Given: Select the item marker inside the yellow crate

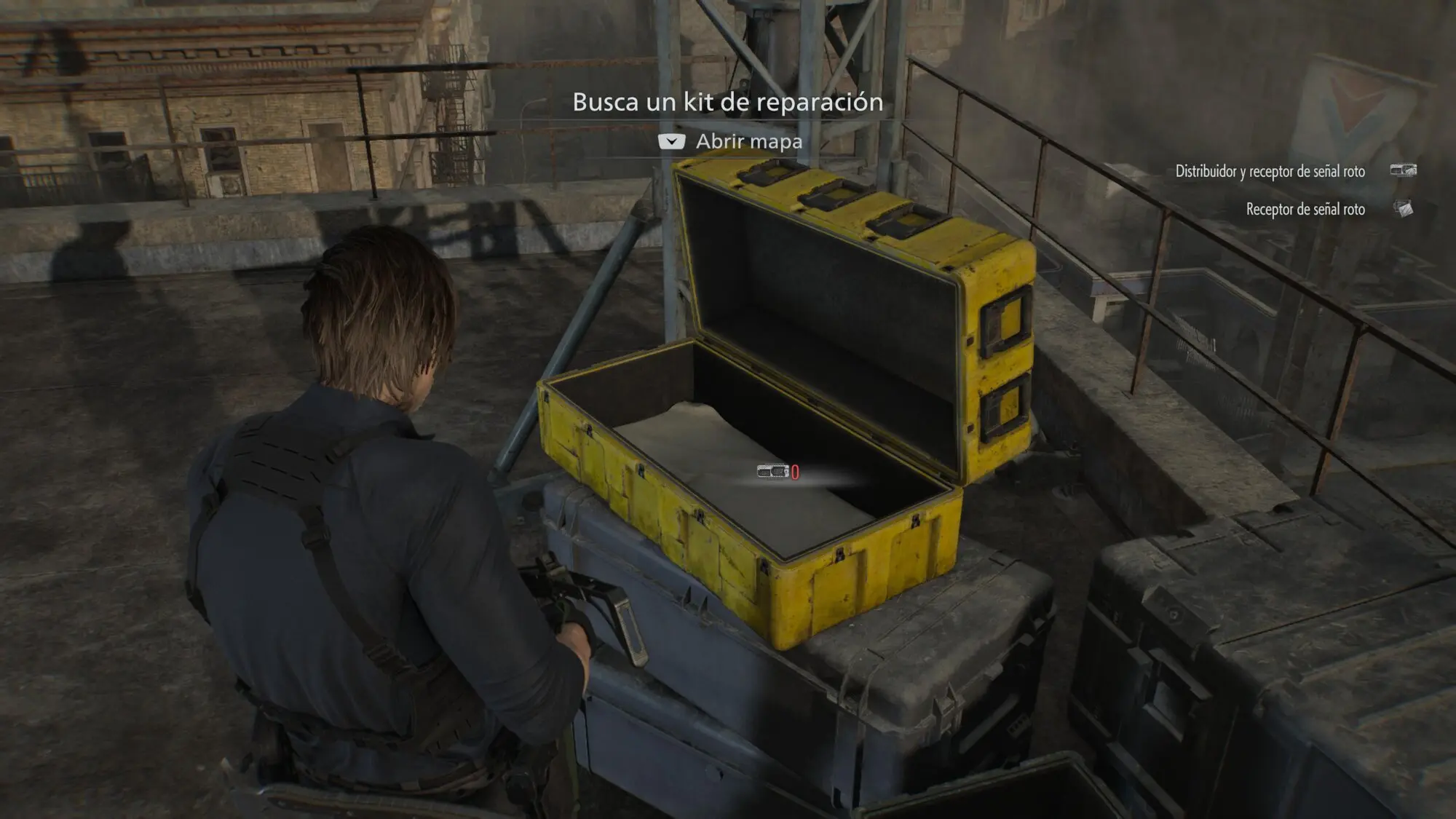Looking at the screenshot, I should click(x=774, y=472).
